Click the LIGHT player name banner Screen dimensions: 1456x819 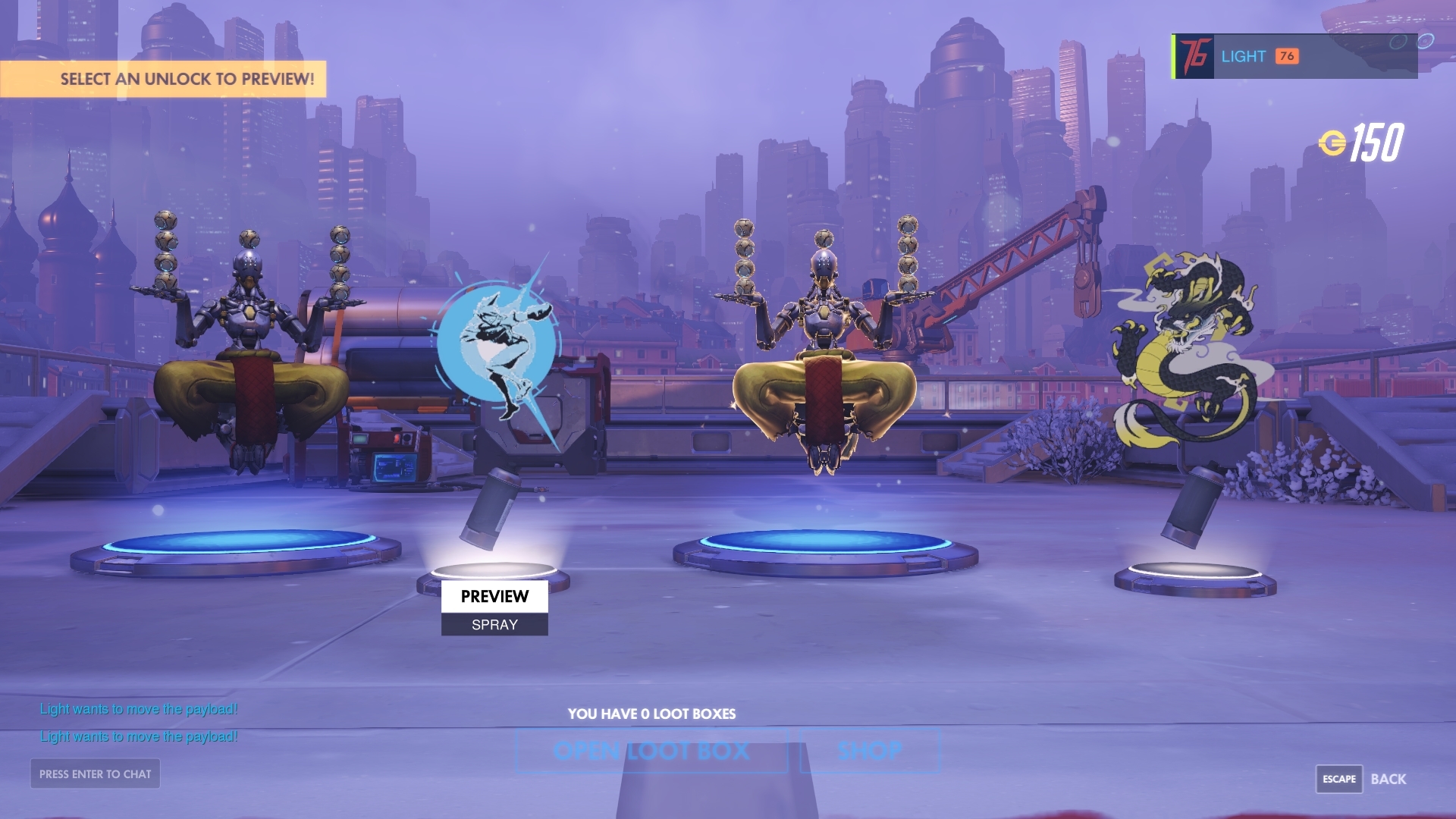click(x=1244, y=56)
